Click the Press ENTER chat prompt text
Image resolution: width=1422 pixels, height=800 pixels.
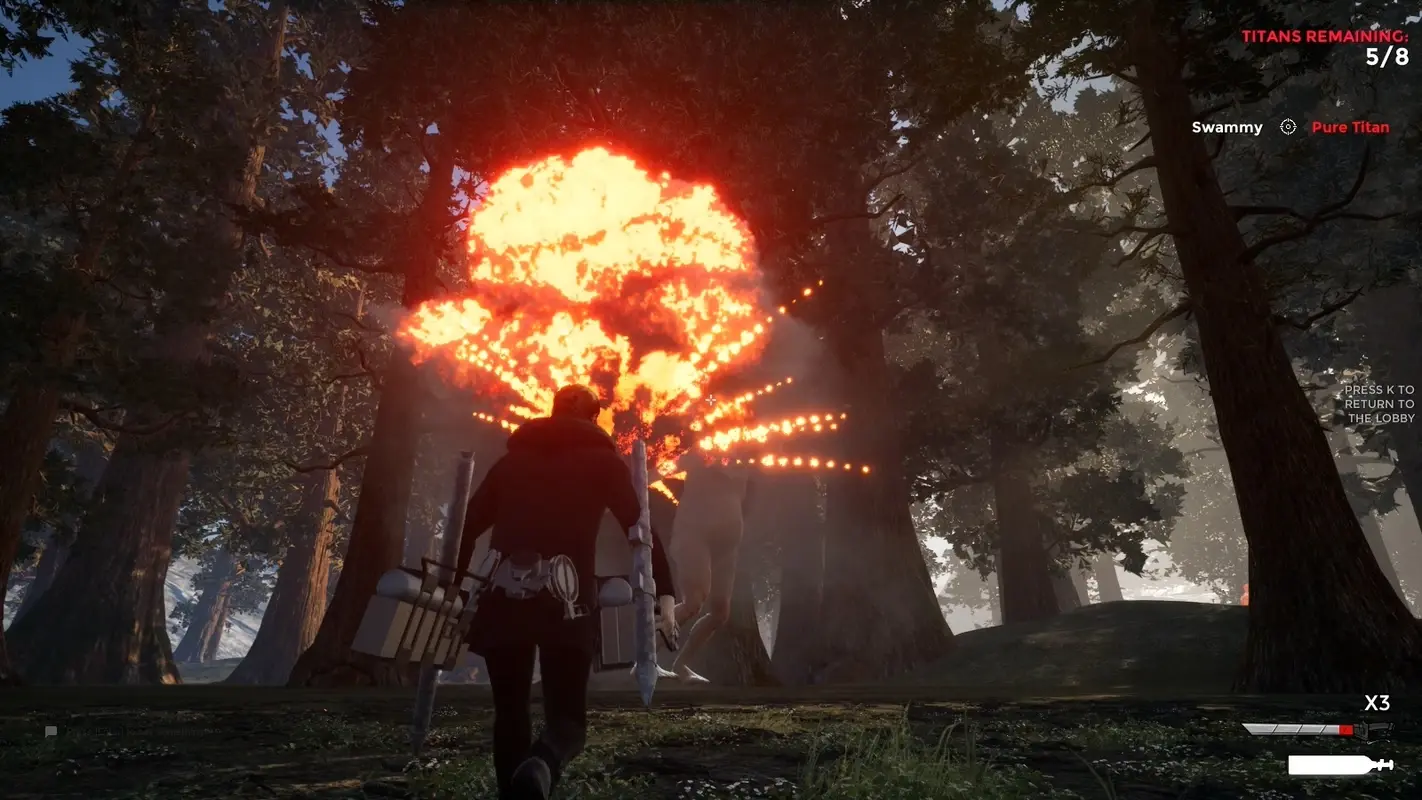[x=140, y=731]
